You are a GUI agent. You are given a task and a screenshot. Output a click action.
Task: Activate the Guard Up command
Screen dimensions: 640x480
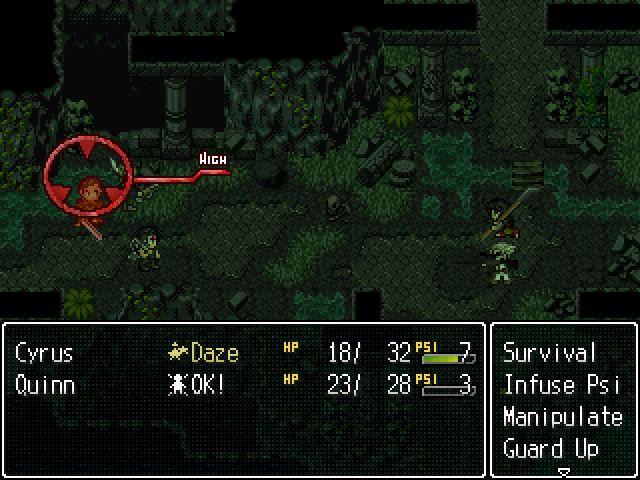click(x=550, y=448)
